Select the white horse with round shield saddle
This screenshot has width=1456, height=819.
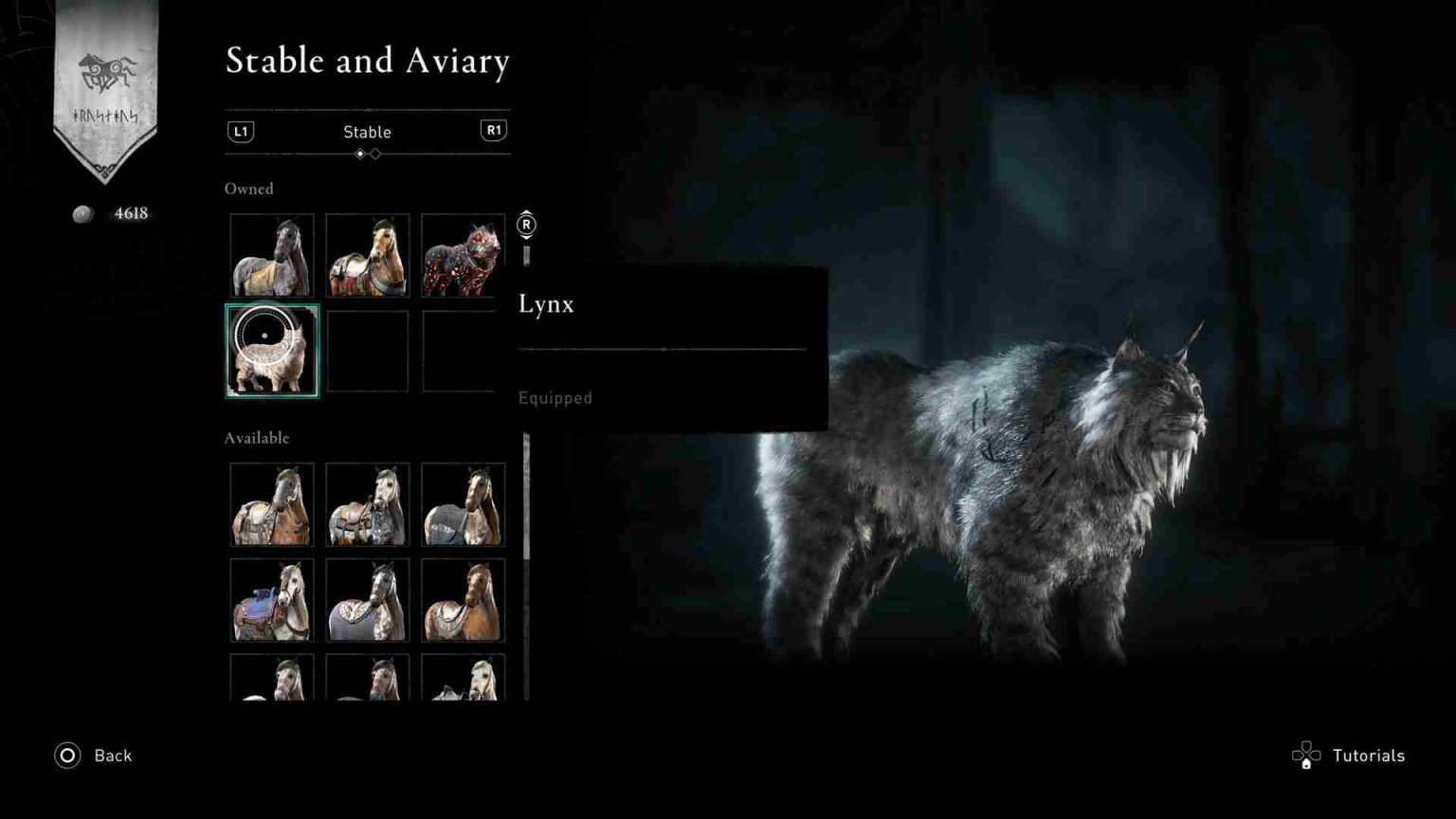(368, 599)
